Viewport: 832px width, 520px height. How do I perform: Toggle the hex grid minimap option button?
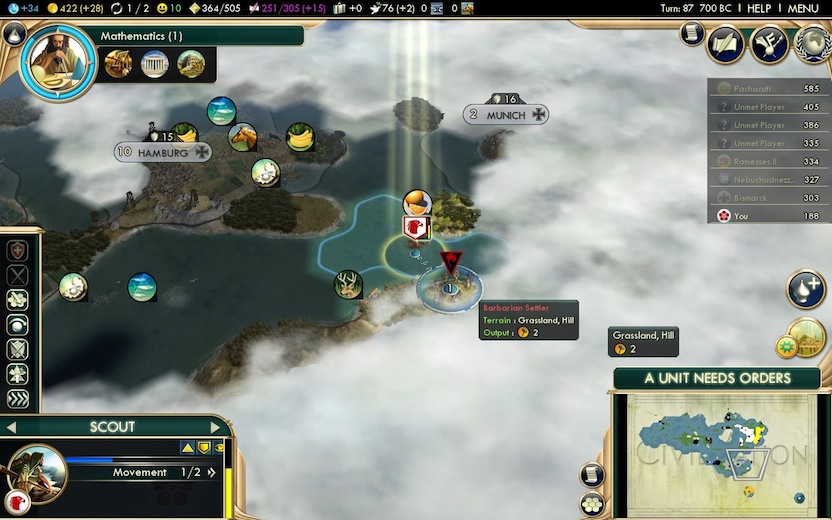[592, 503]
